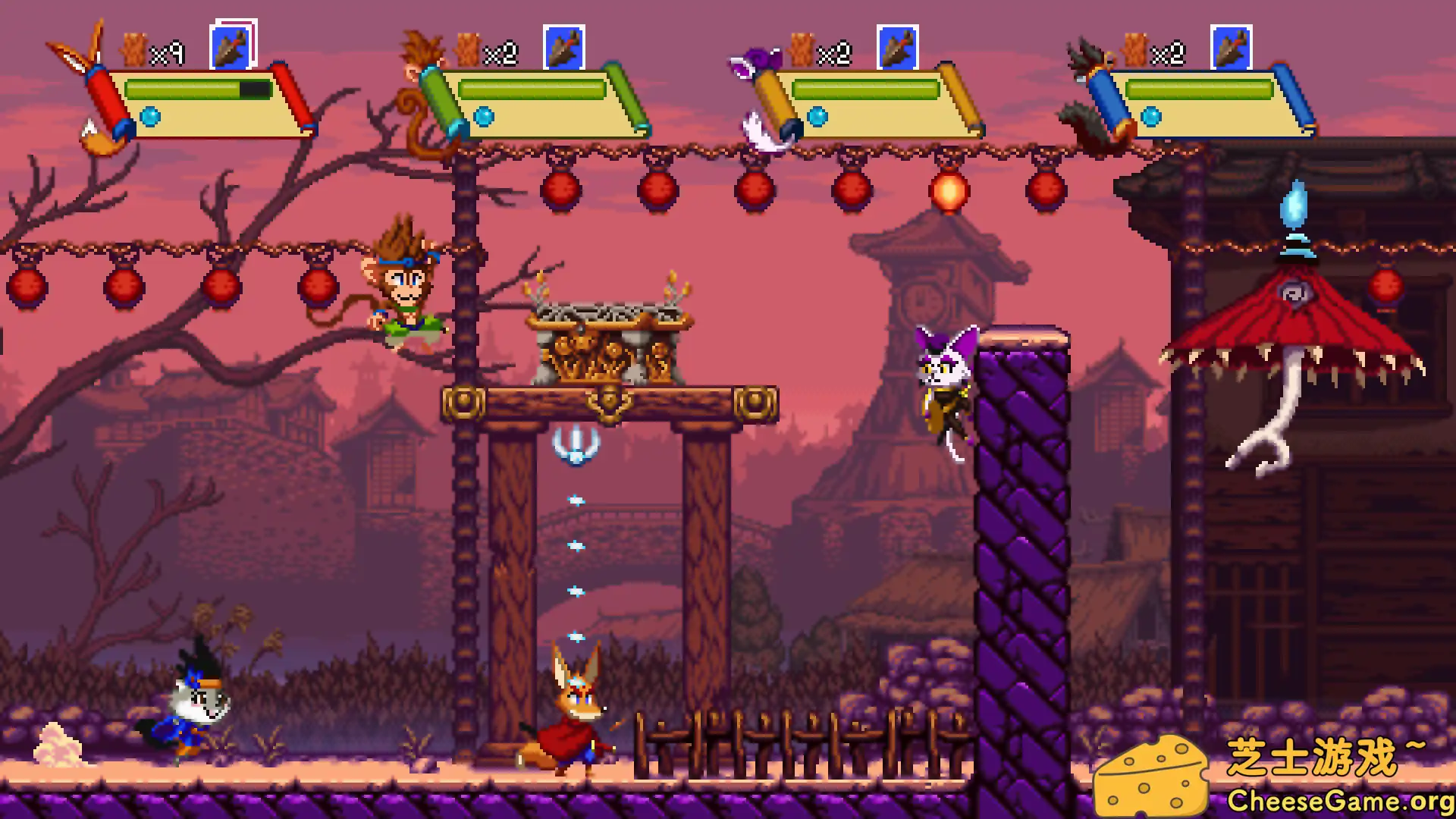Open the CheeseGame.org watermark link
1456x819 pixels.
point(1339,801)
